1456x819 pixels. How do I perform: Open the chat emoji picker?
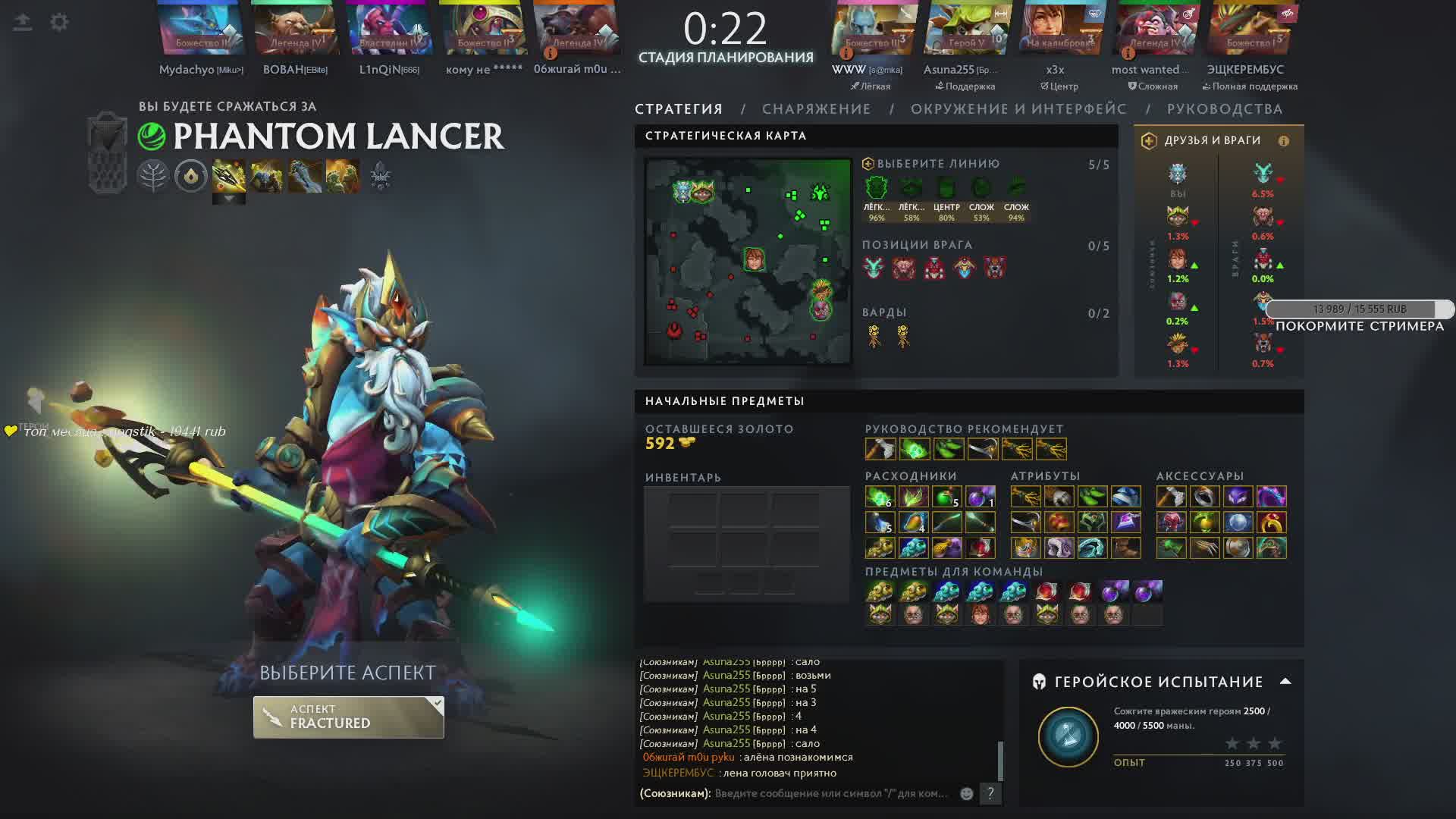(x=966, y=793)
